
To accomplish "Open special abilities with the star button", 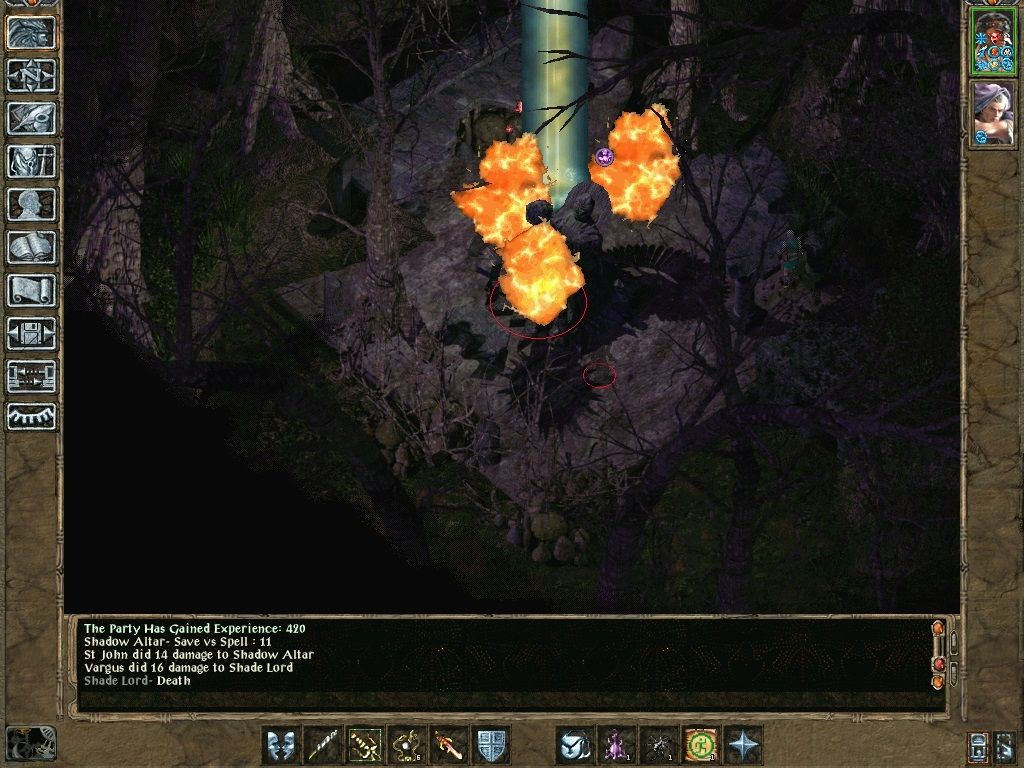I will pyautogui.click(x=743, y=745).
